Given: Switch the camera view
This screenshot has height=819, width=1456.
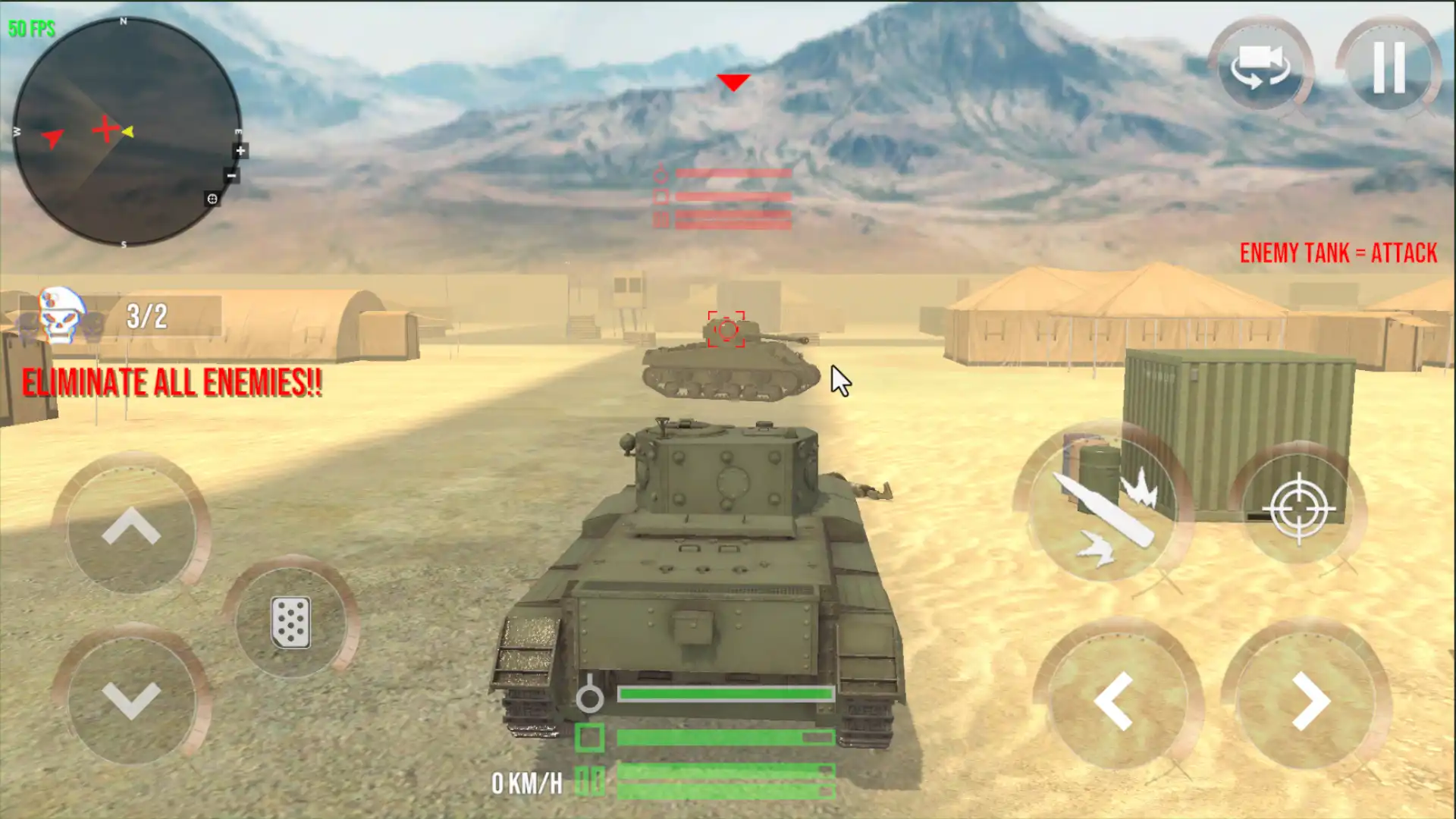Looking at the screenshot, I should [1260, 67].
